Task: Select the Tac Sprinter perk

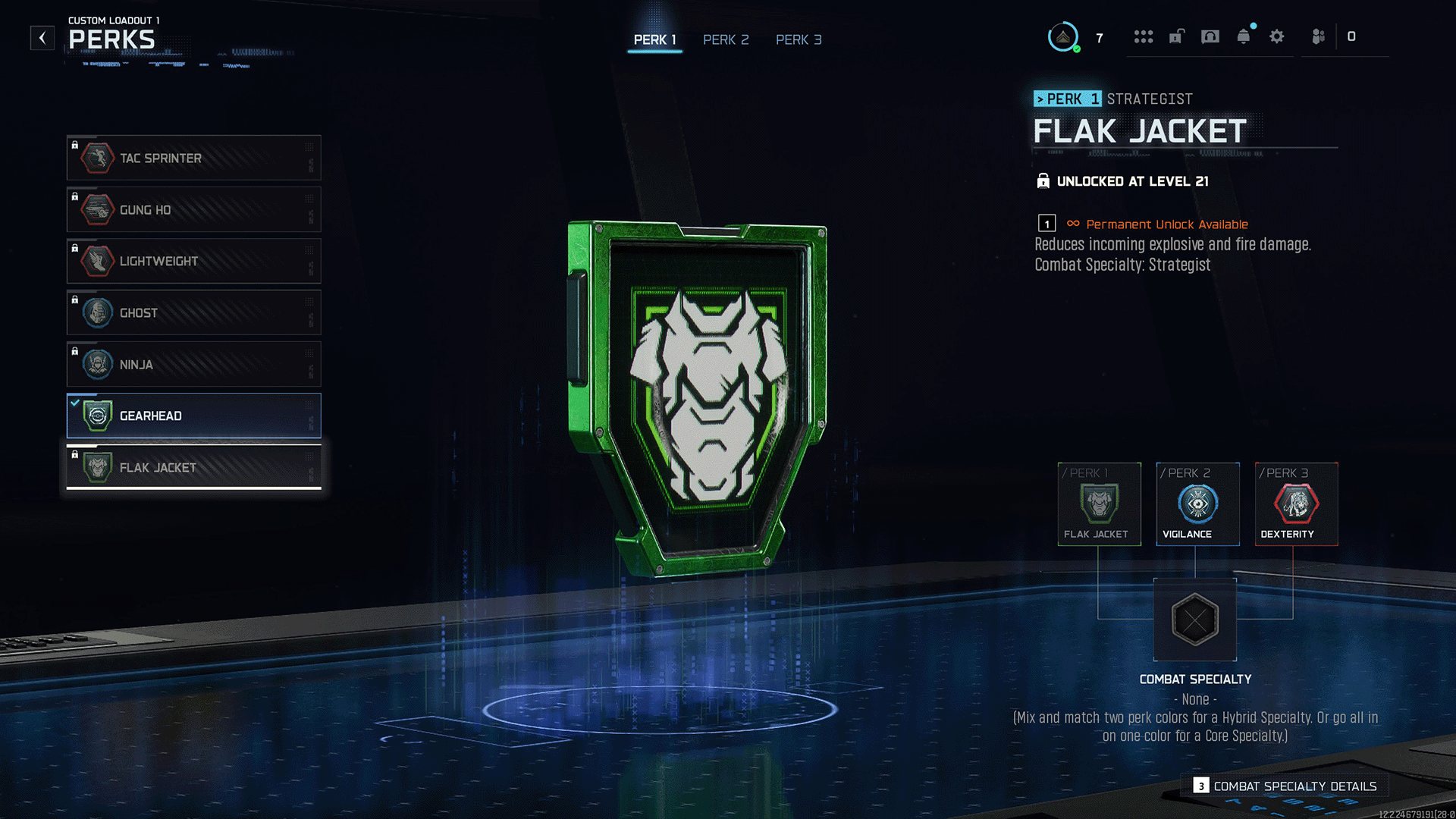Action: pyautogui.click(x=193, y=158)
